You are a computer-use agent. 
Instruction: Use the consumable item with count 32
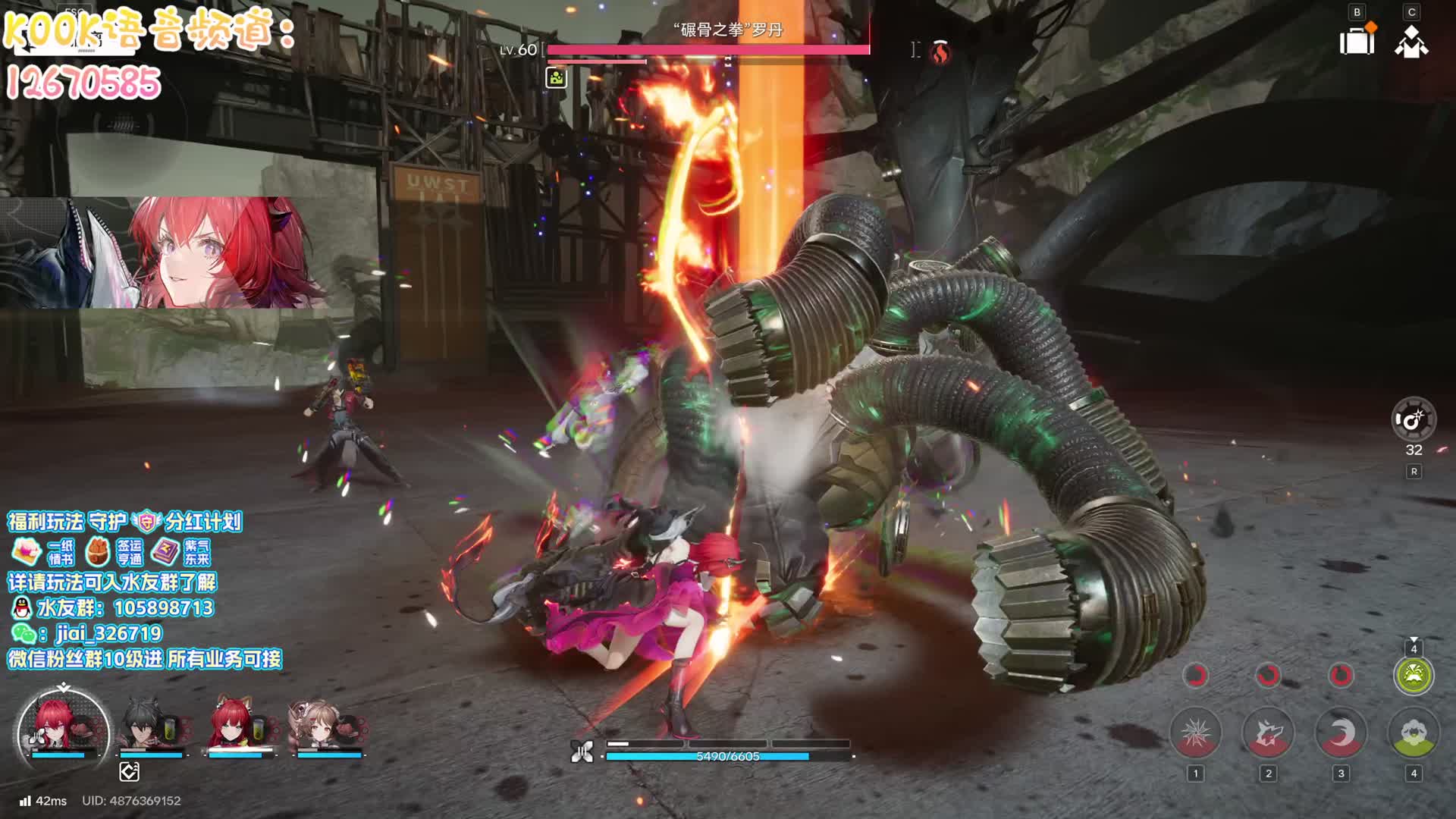(x=1414, y=419)
